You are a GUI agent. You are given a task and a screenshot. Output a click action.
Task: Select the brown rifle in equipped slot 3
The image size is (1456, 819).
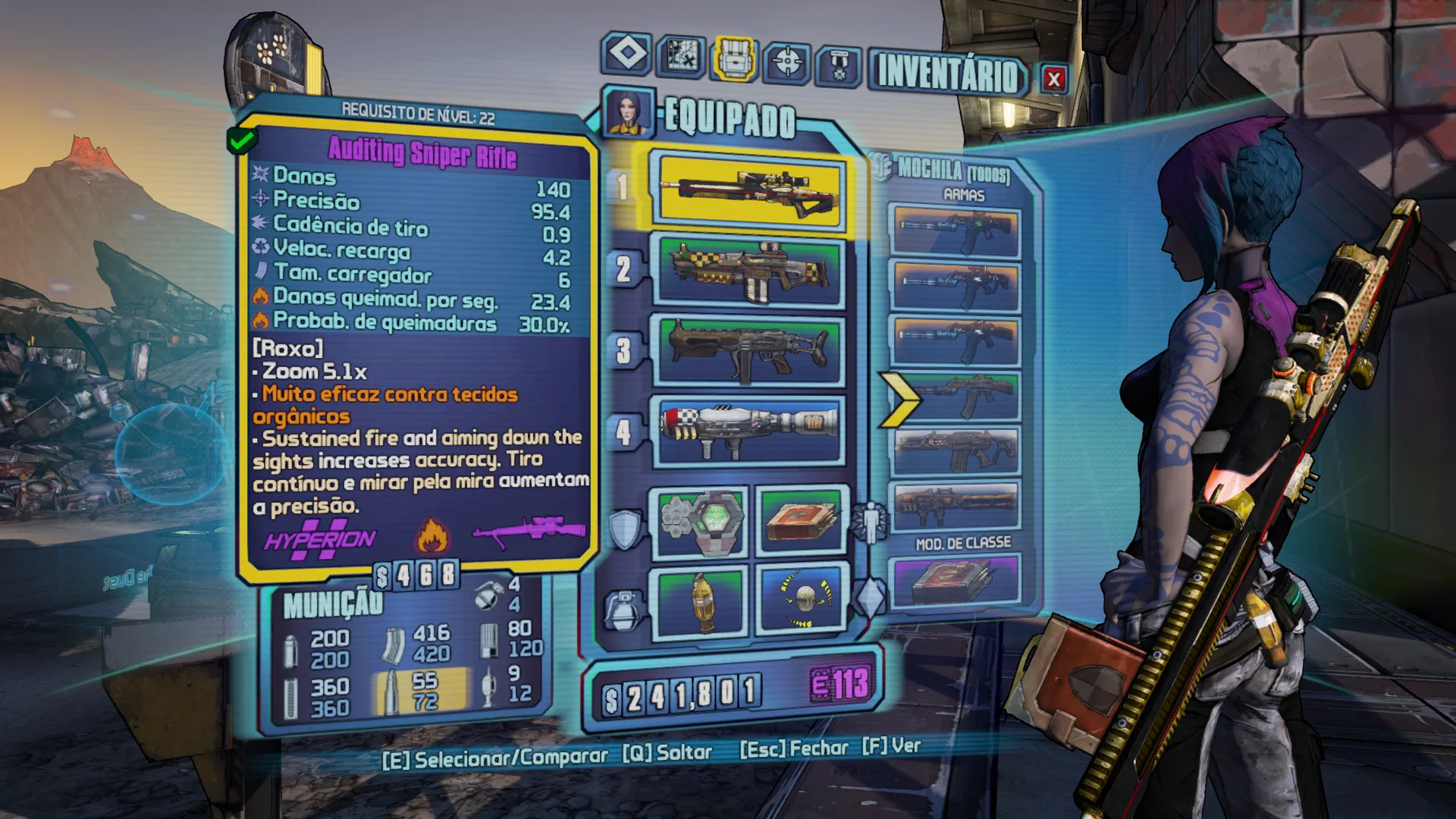pyautogui.click(x=750, y=352)
